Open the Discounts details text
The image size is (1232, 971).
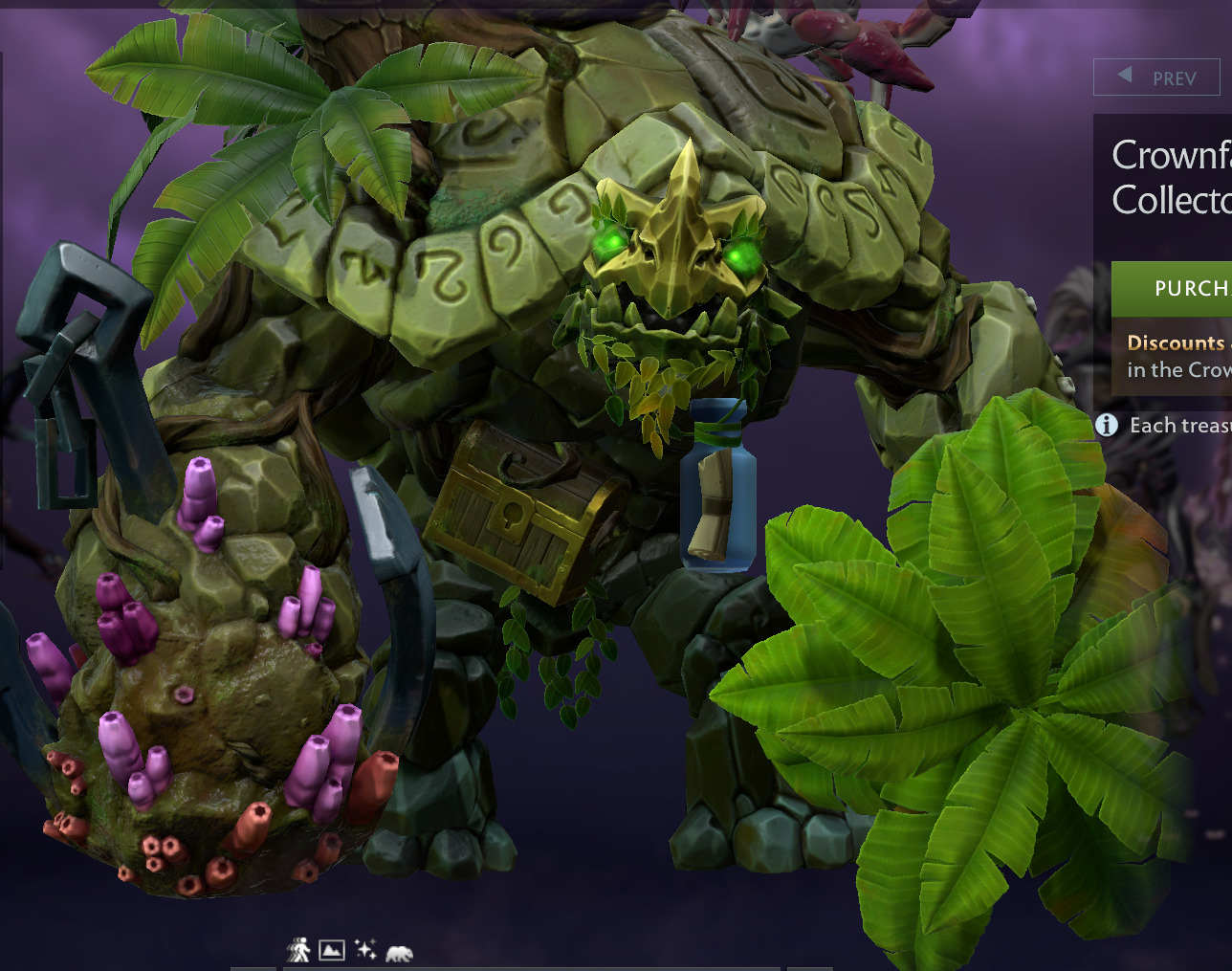(1175, 342)
